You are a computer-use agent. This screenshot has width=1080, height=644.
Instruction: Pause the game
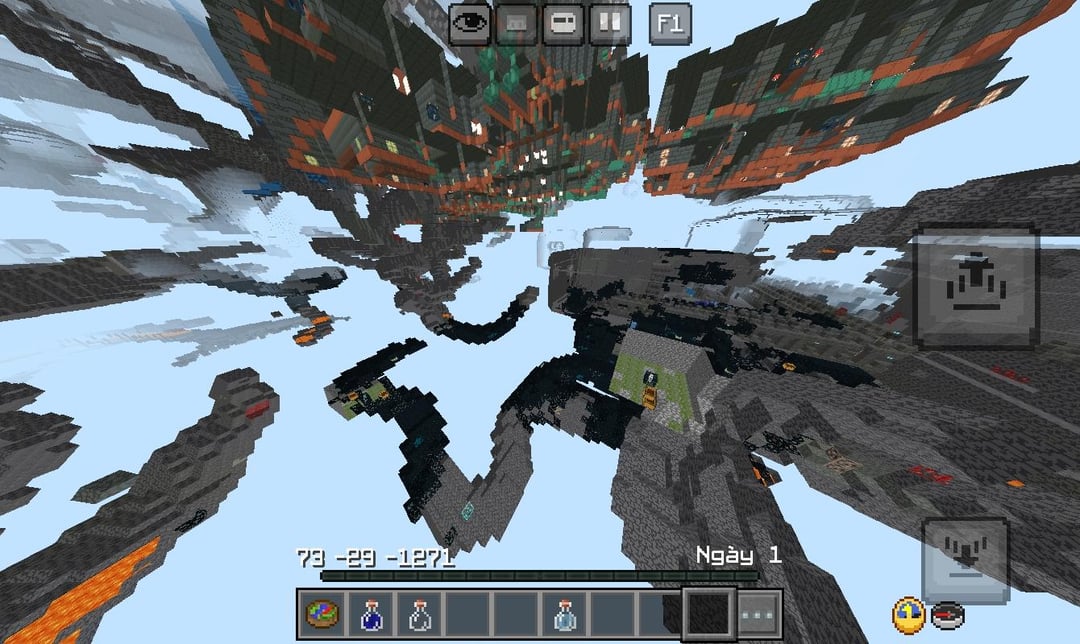(610, 23)
